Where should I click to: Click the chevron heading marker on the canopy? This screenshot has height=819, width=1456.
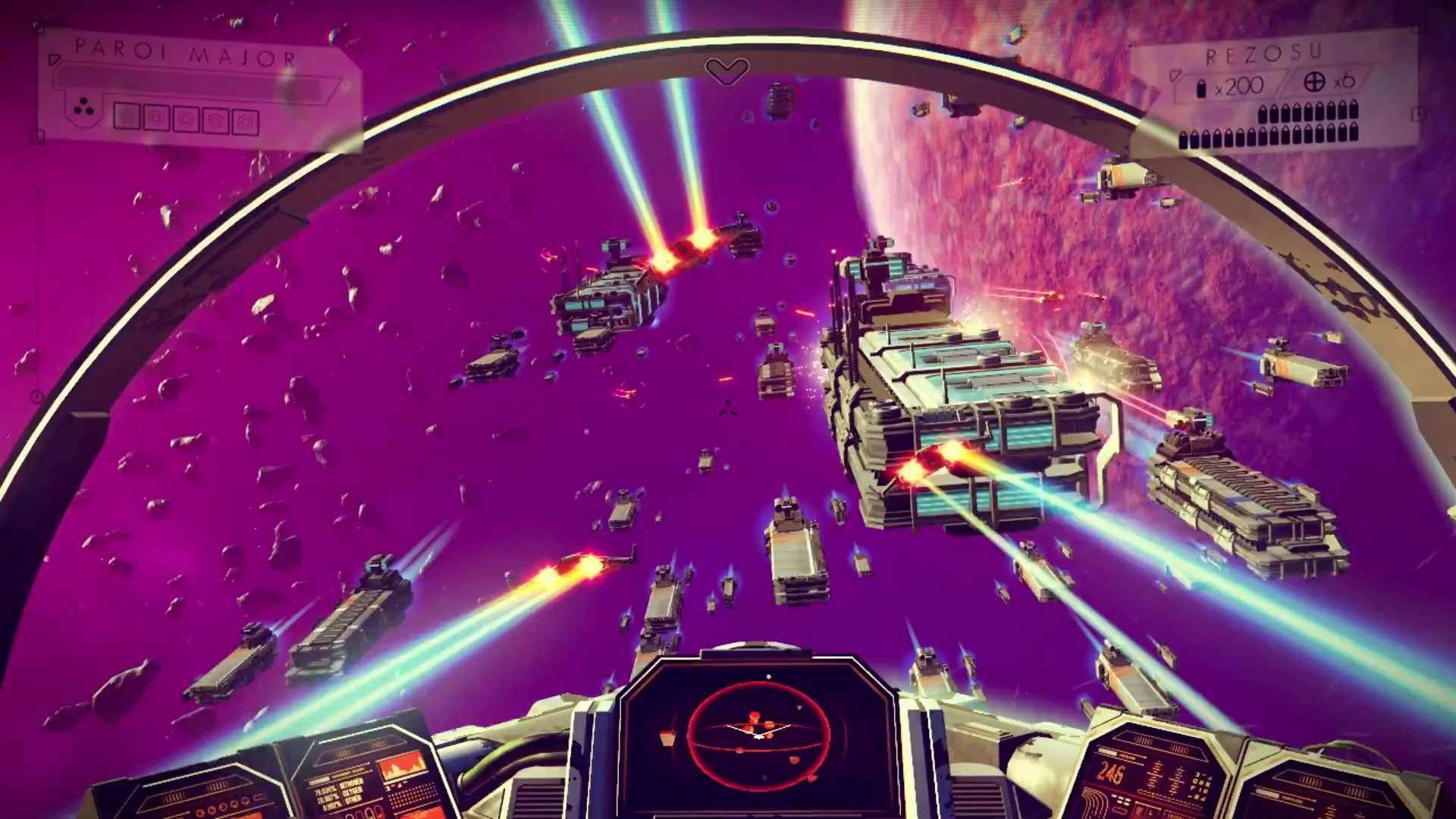click(726, 71)
